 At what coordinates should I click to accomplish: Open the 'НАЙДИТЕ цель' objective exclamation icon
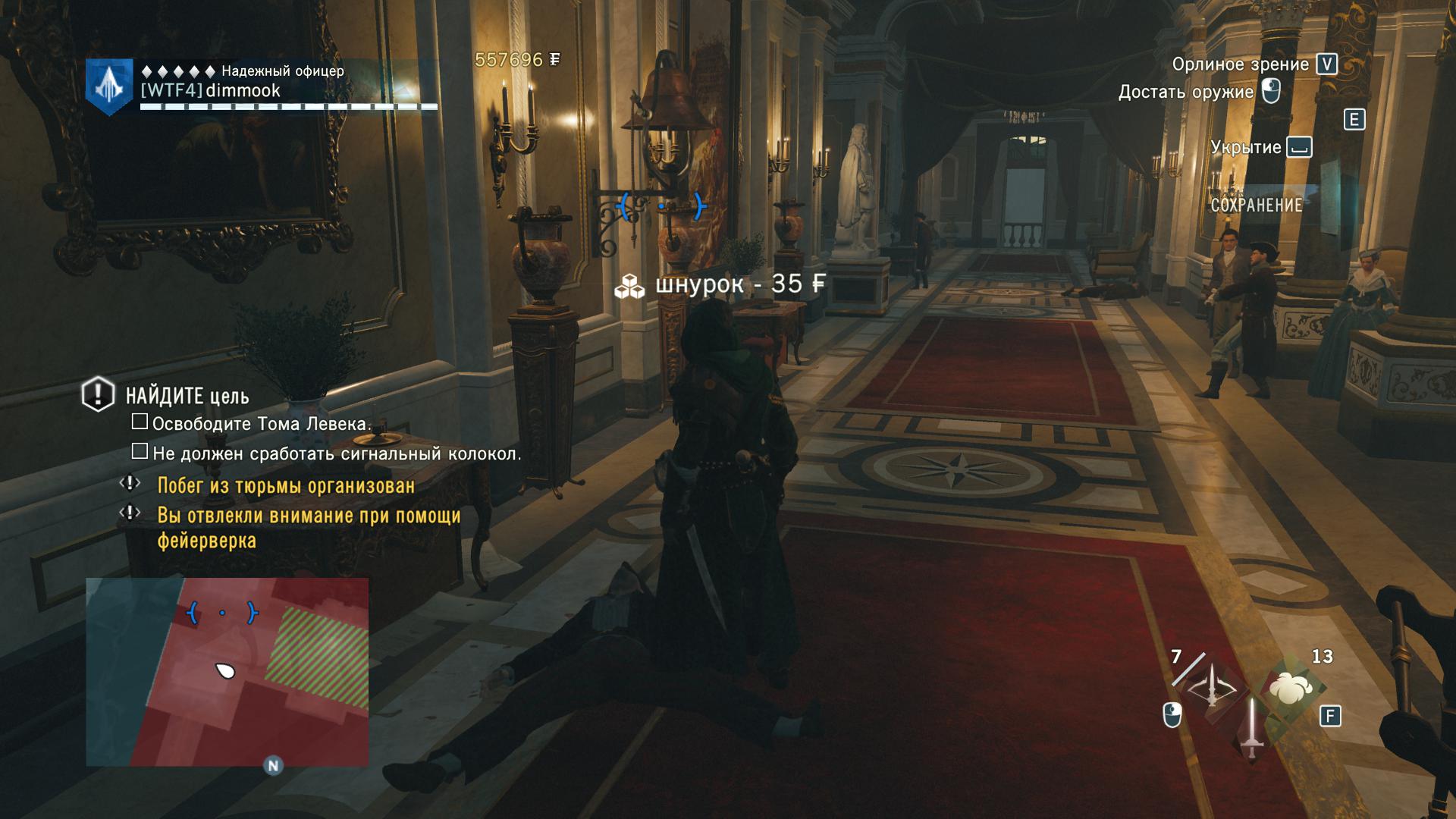pyautogui.click(x=98, y=394)
